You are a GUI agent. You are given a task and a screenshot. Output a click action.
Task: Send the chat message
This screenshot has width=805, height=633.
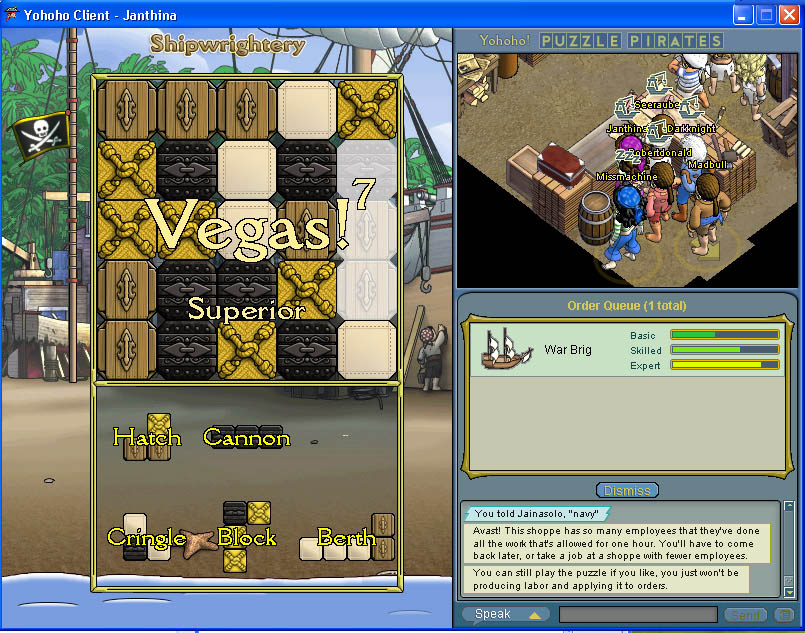pos(745,615)
